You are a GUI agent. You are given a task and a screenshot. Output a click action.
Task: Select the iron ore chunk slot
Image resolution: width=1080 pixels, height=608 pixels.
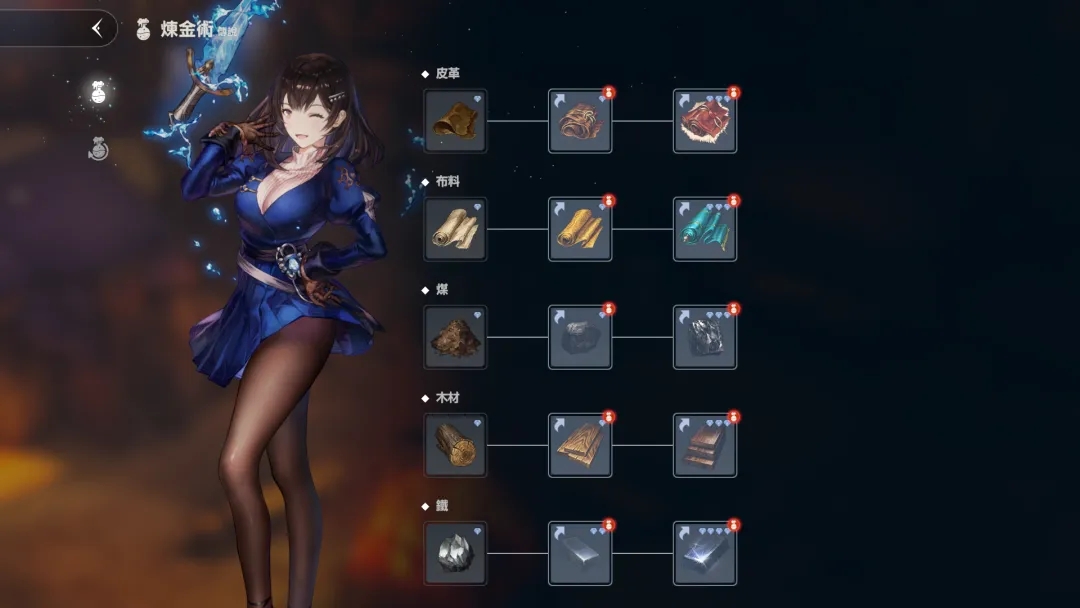click(455, 553)
